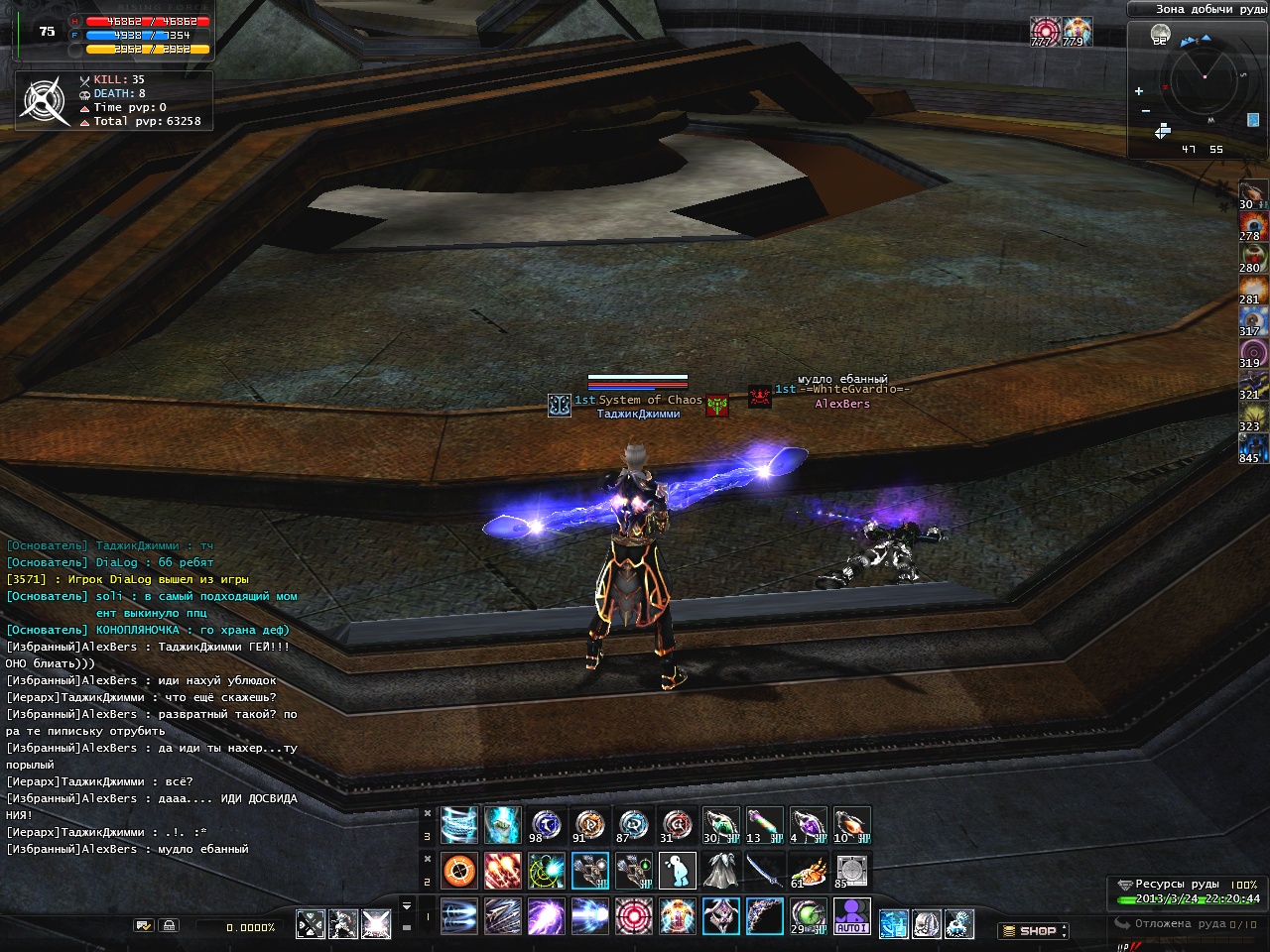This screenshot has height=952, width=1270.
Task: Activate the orange bullseye skill icon
Action: tap(459, 871)
